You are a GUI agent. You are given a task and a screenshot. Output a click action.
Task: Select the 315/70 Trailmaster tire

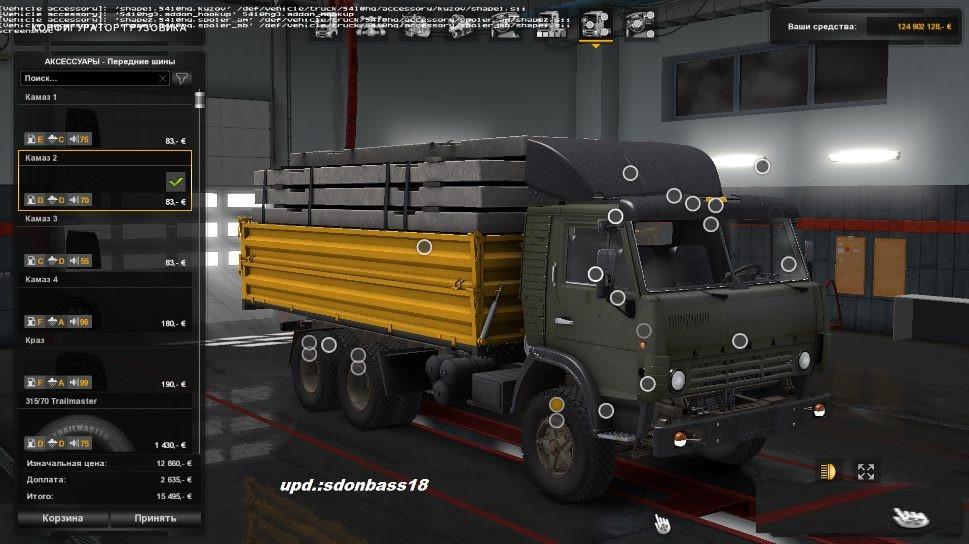pos(105,425)
